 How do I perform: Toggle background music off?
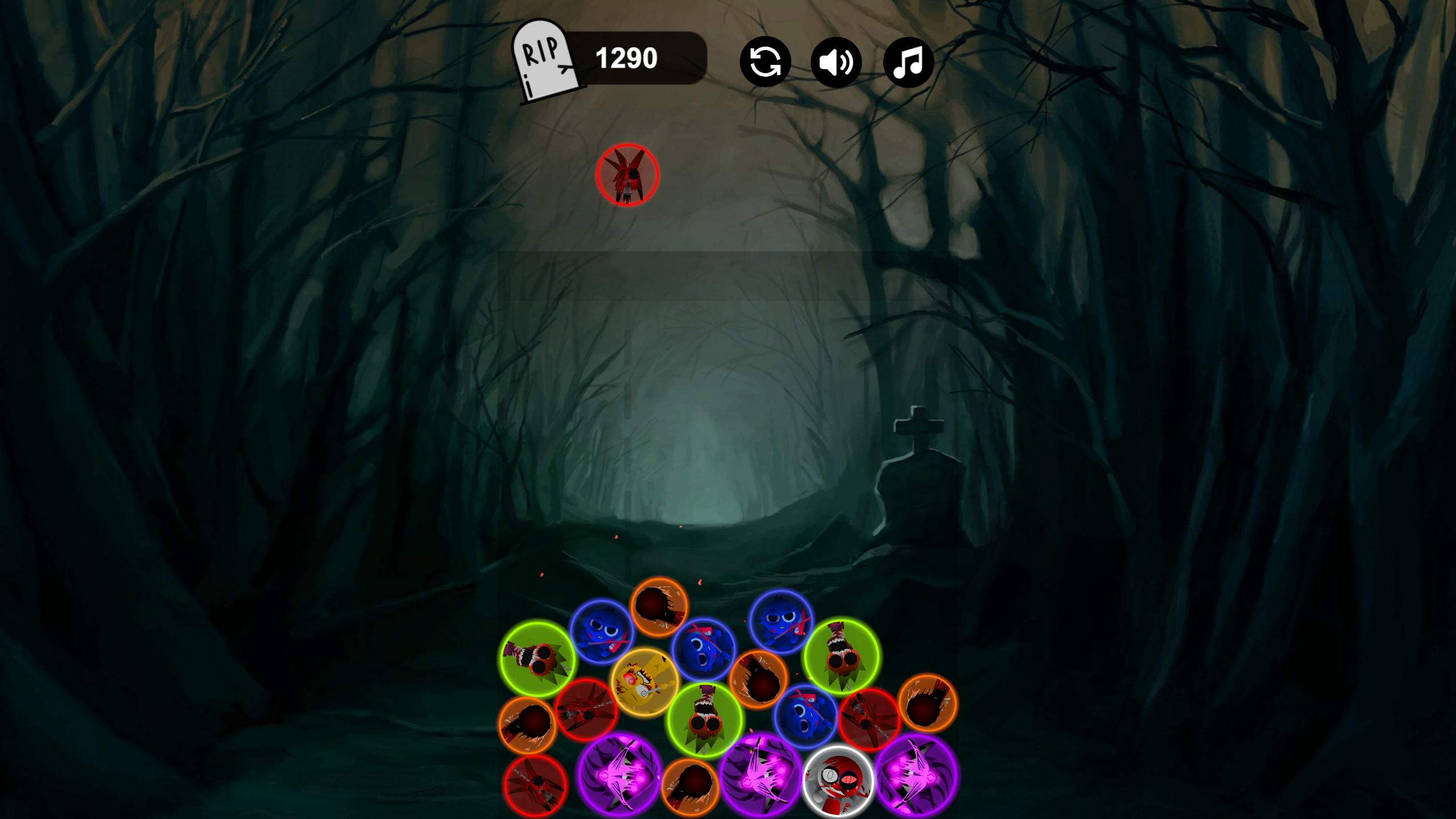(x=908, y=63)
